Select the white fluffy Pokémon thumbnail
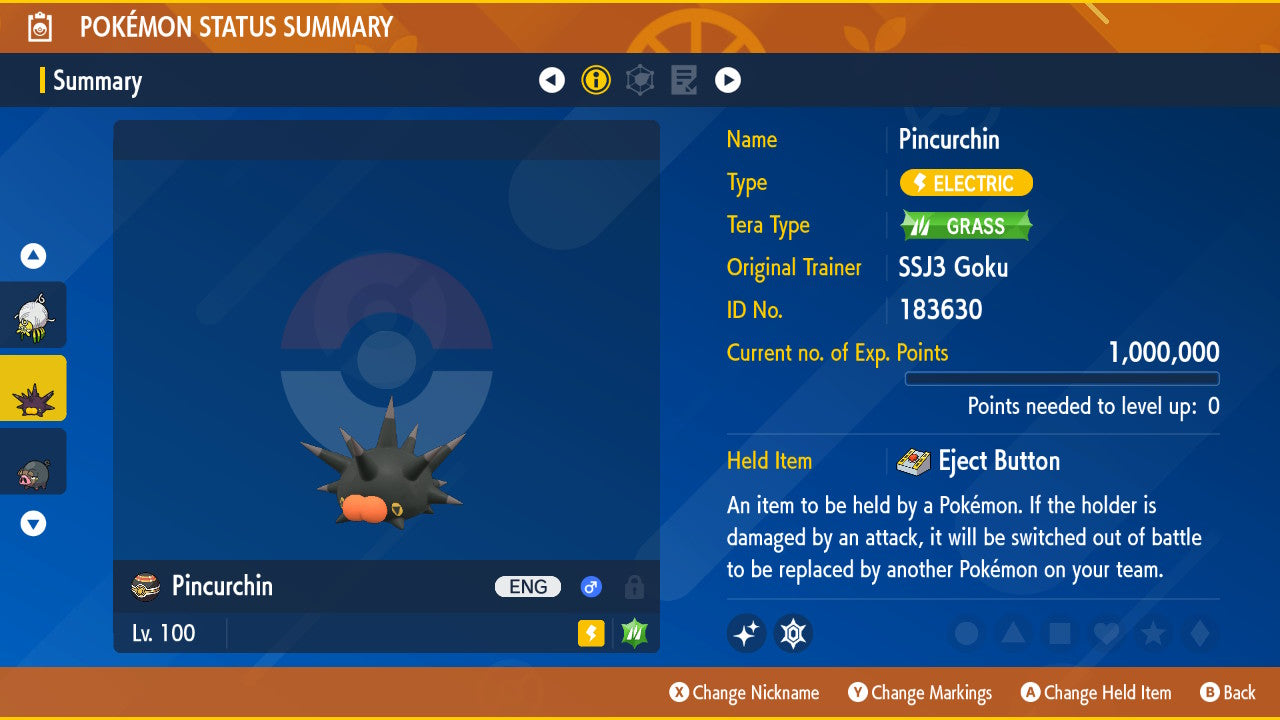This screenshot has height=720, width=1280. click(x=32, y=315)
